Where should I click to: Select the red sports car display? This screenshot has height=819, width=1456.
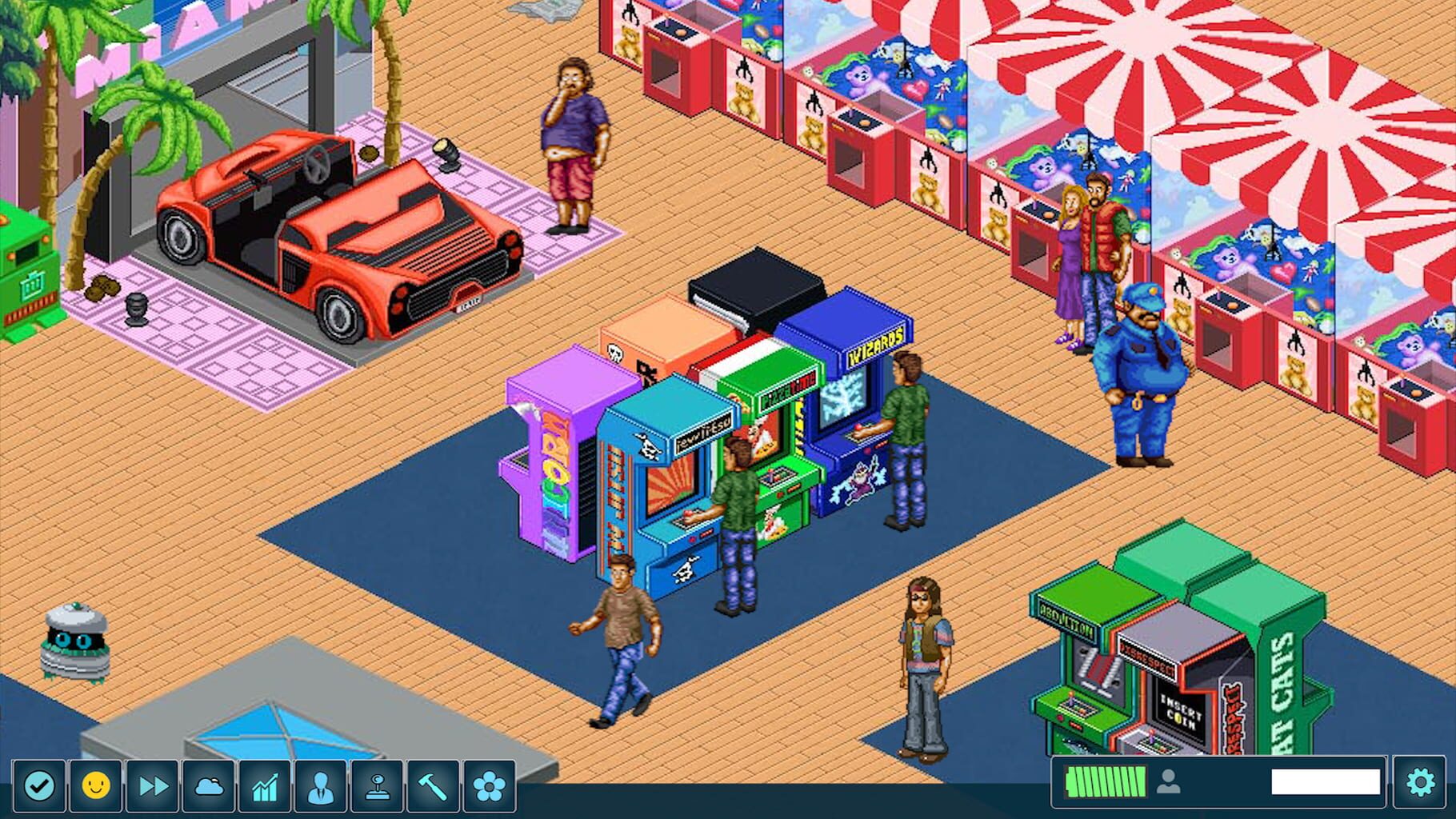pyautogui.click(x=336, y=224)
